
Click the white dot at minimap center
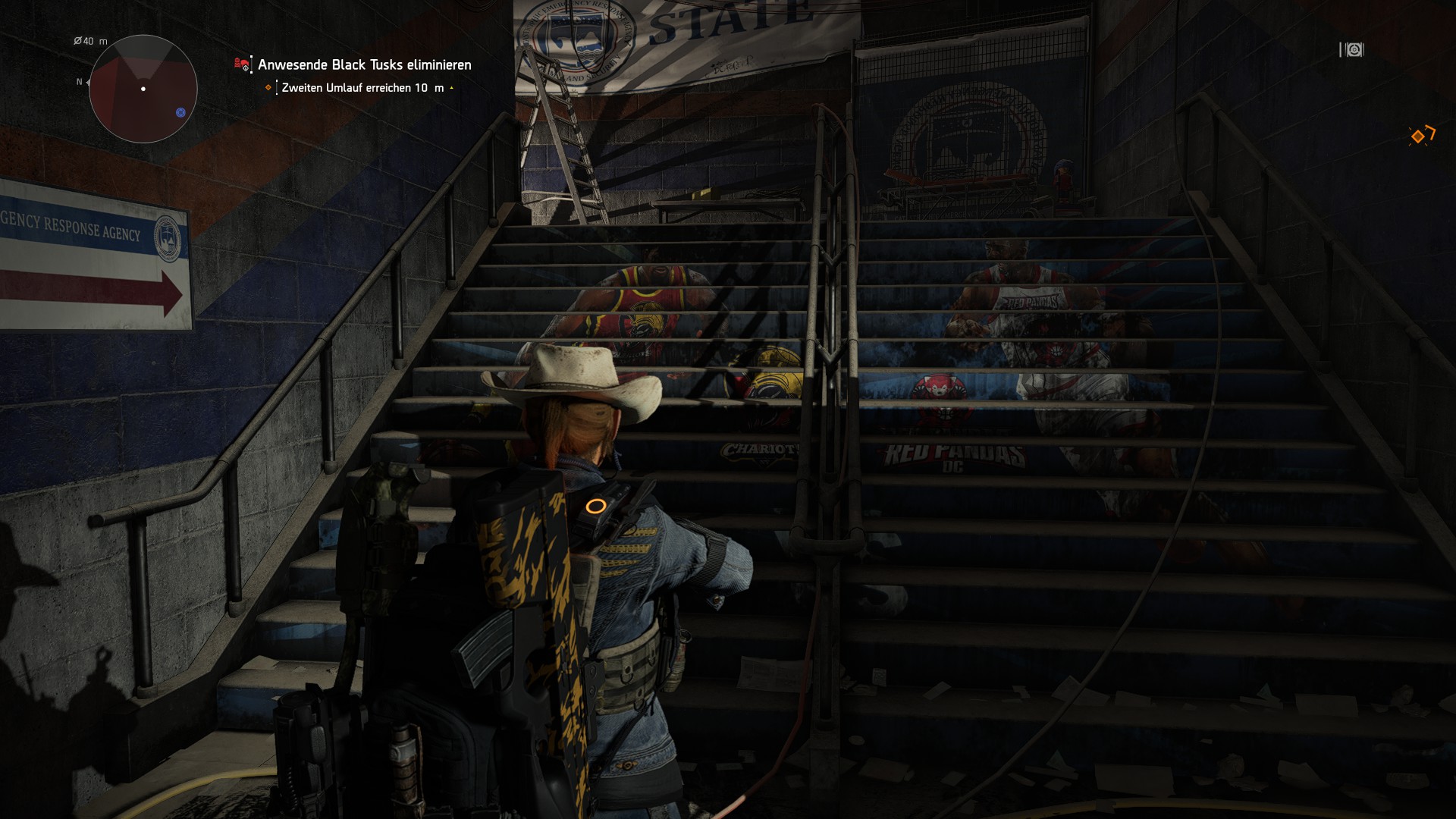pos(143,89)
